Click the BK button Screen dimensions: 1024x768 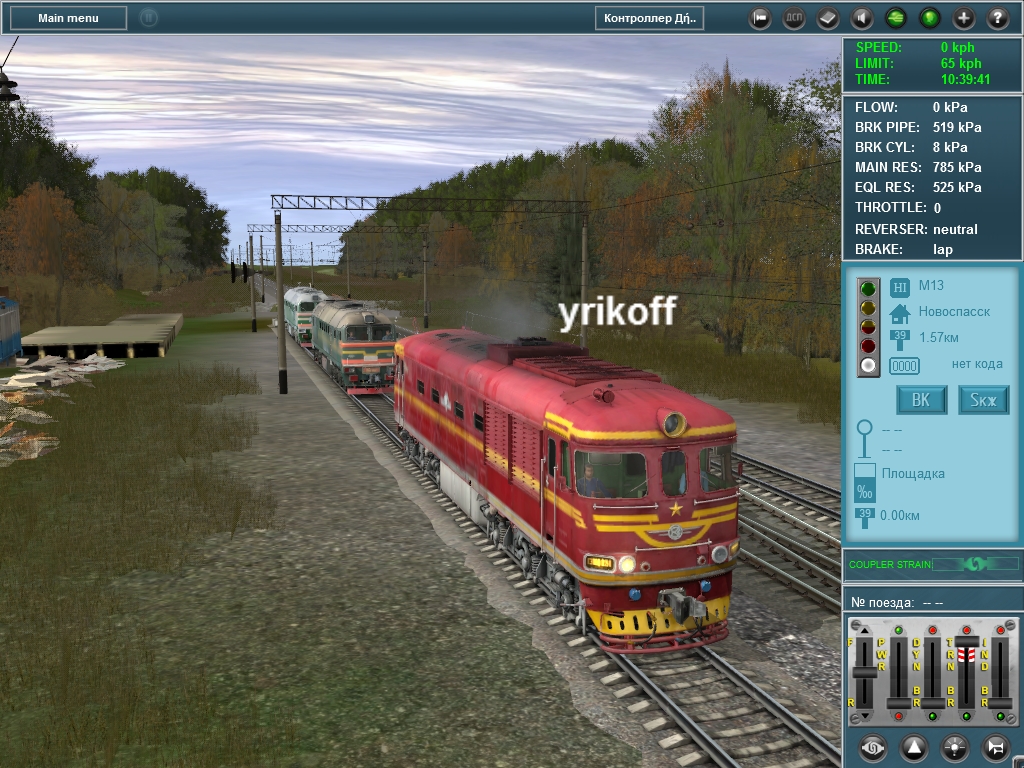[x=921, y=400]
